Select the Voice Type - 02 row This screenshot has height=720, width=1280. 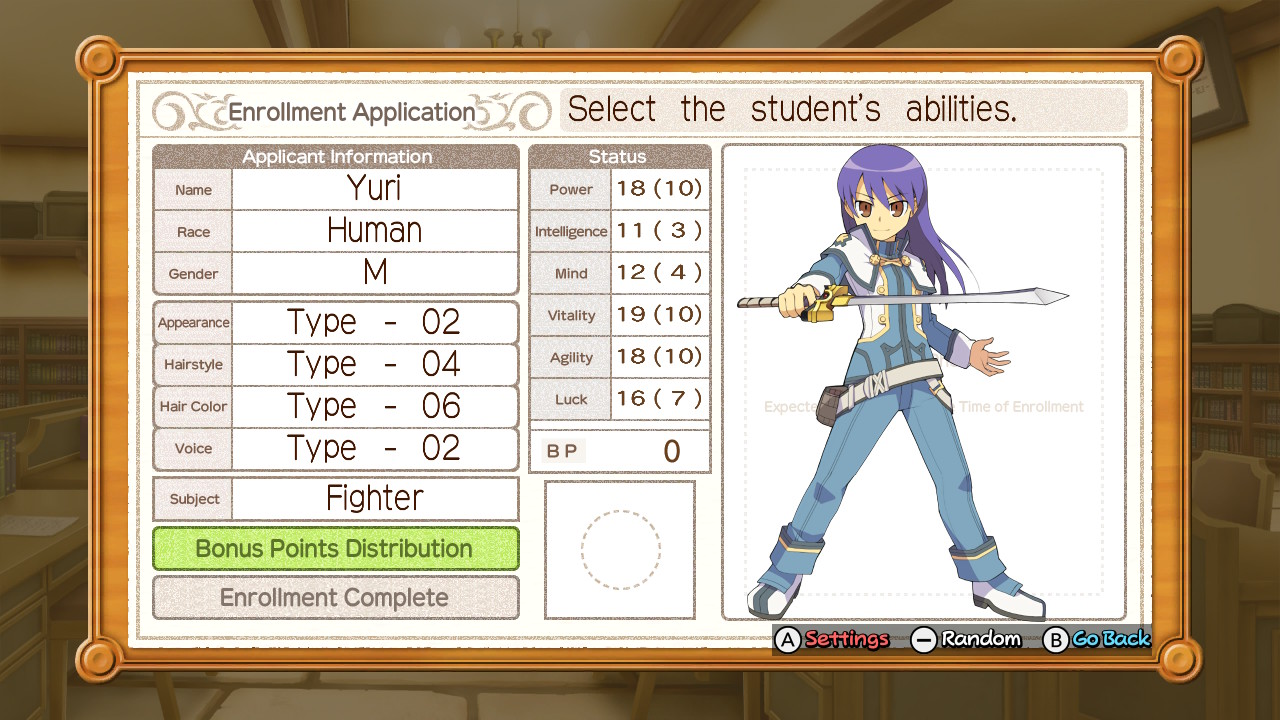coord(374,448)
